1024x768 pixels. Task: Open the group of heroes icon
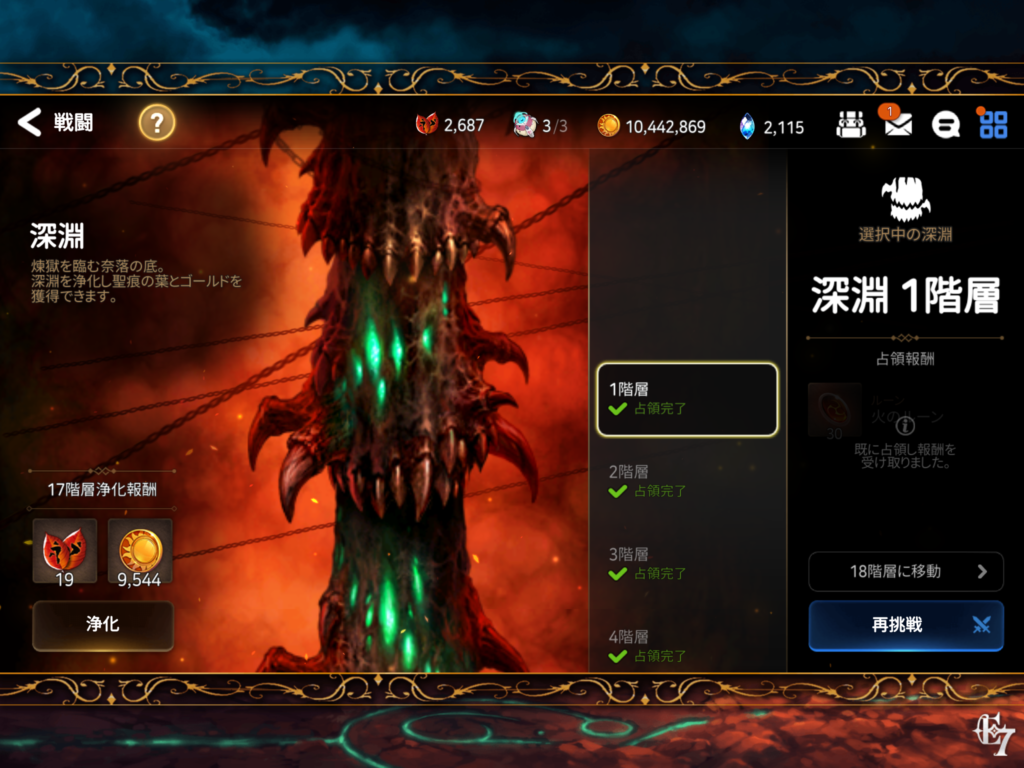tap(851, 124)
